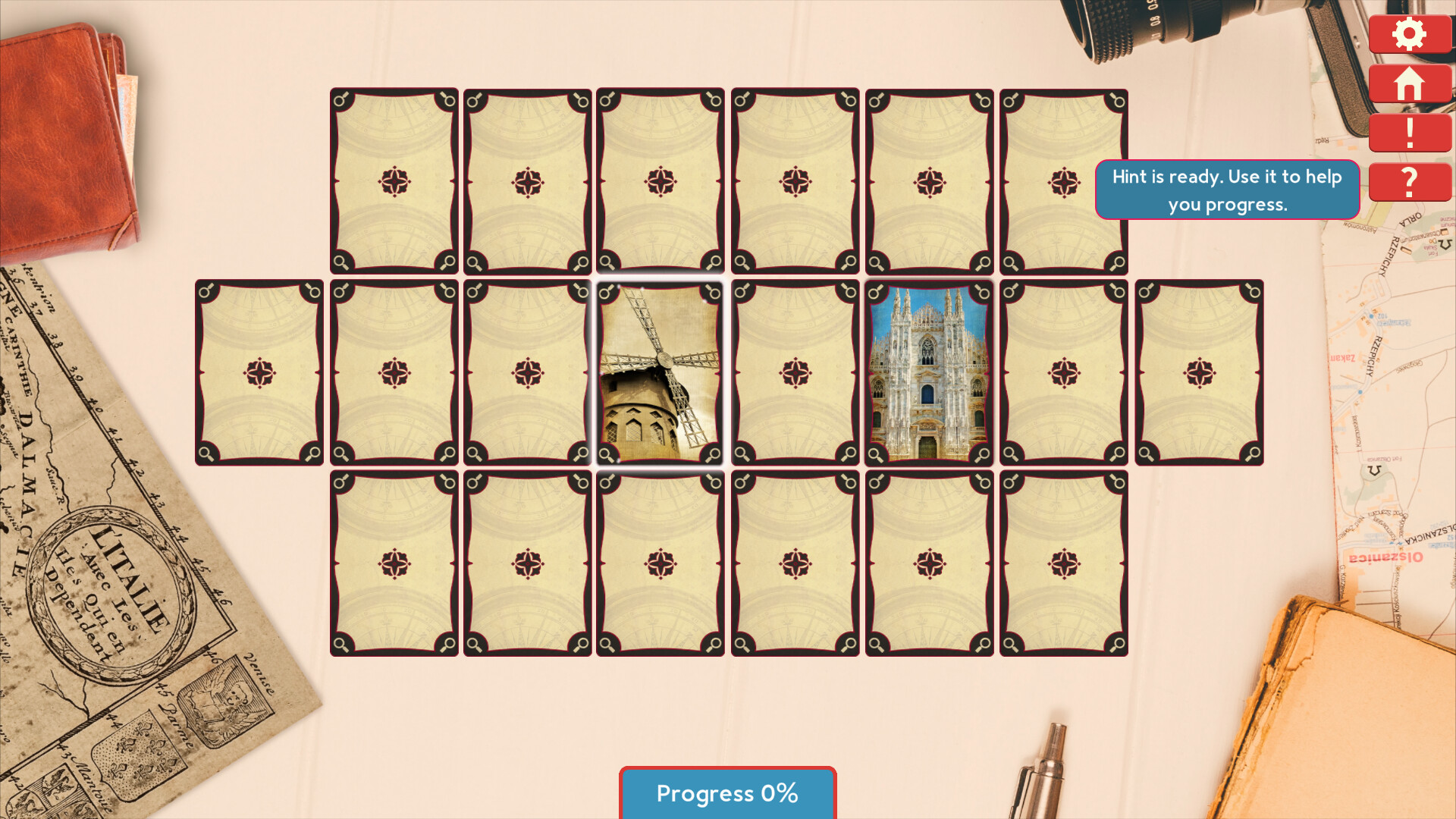The image size is (1456, 819).
Task: Click the home icon to exit level
Action: pyautogui.click(x=1409, y=83)
